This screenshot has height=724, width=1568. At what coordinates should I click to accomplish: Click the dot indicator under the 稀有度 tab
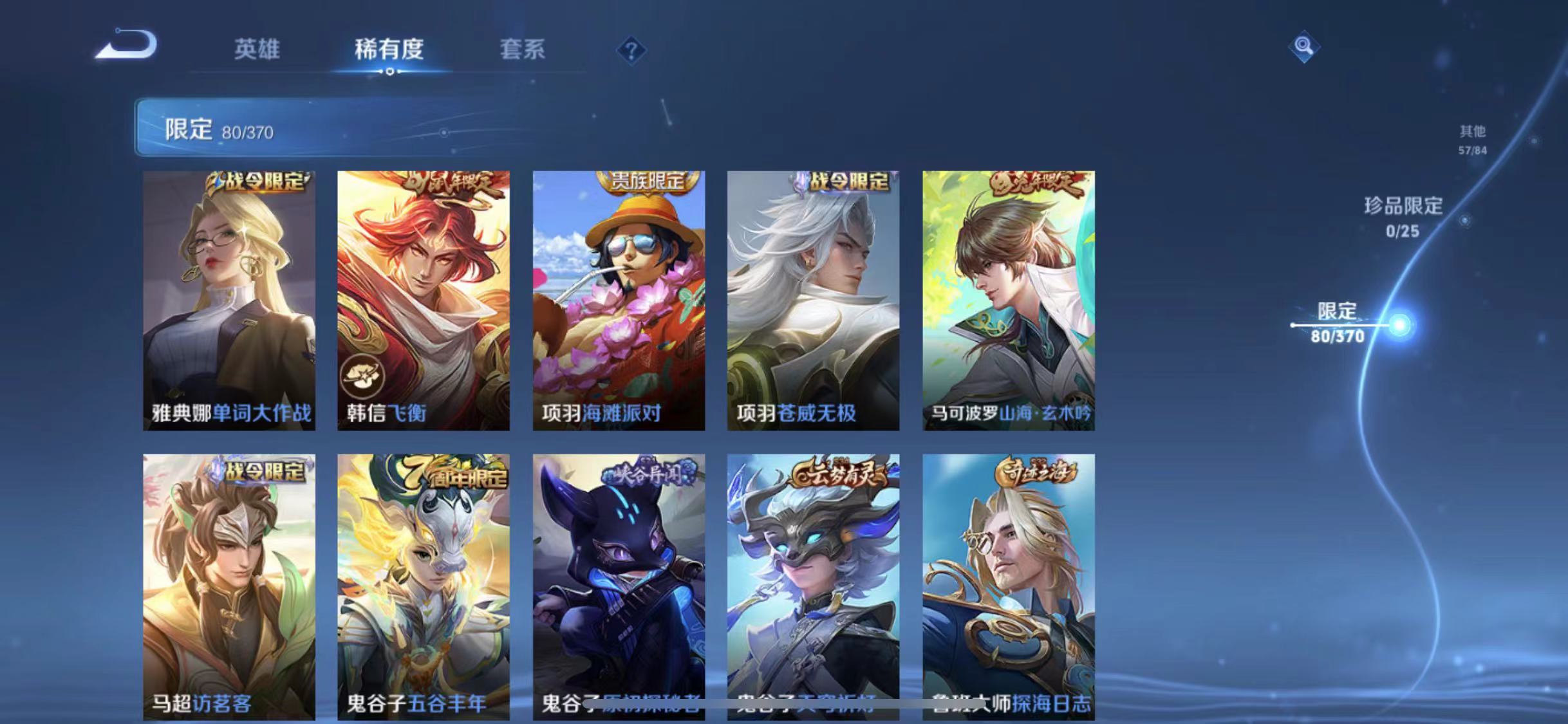(x=389, y=73)
